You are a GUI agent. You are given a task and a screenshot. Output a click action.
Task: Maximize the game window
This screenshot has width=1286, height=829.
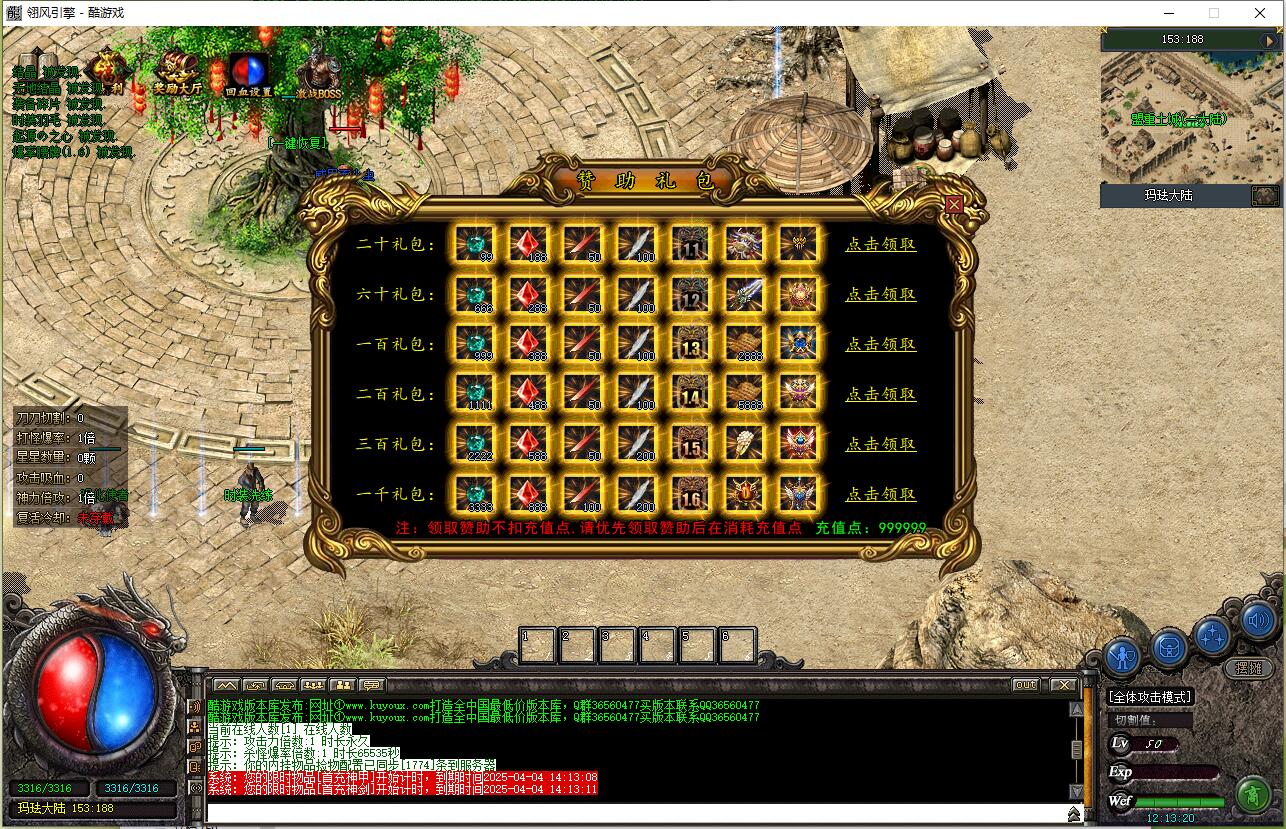[1214, 13]
